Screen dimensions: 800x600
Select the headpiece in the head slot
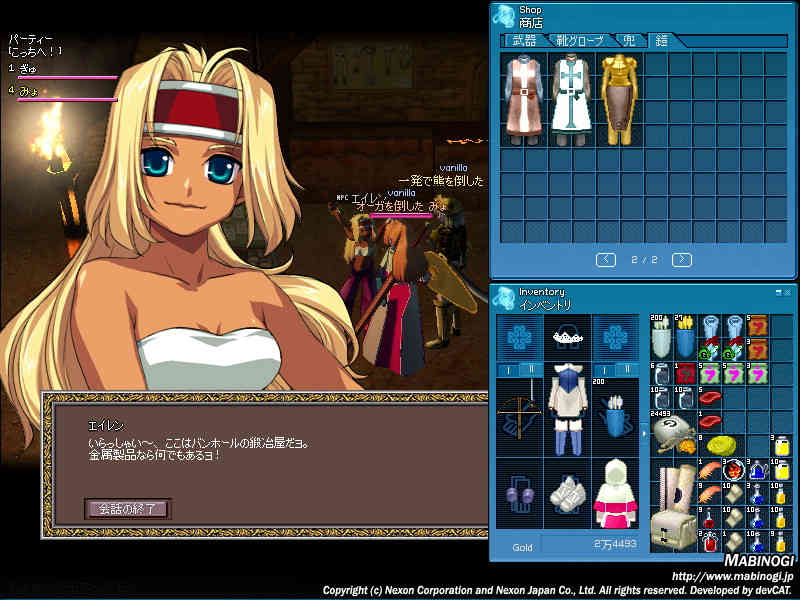[568, 336]
